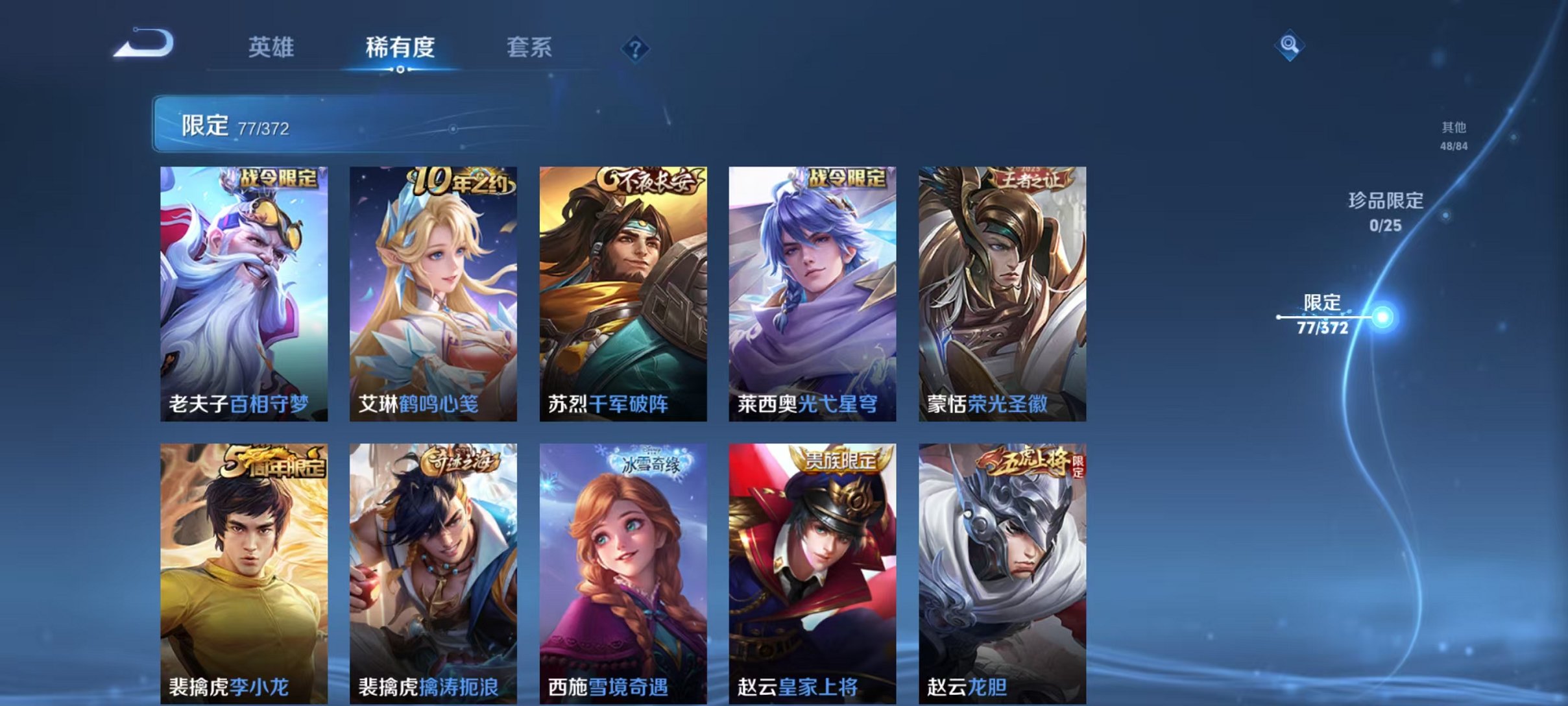Switch to the 英雄 tab
1568x706 pixels.
(272, 47)
